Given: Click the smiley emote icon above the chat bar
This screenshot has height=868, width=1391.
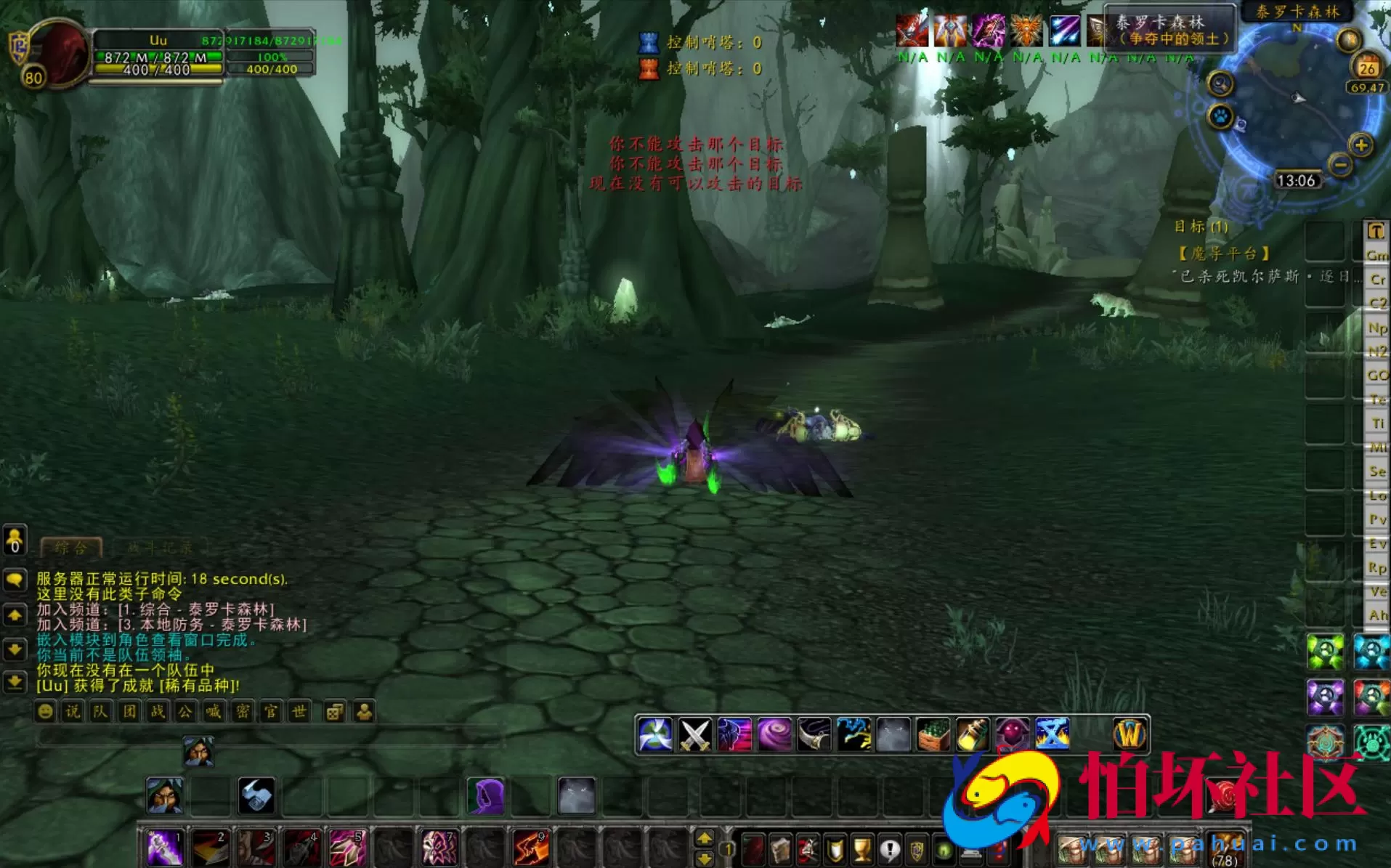Looking at the screenshot, I should (45, 712).
